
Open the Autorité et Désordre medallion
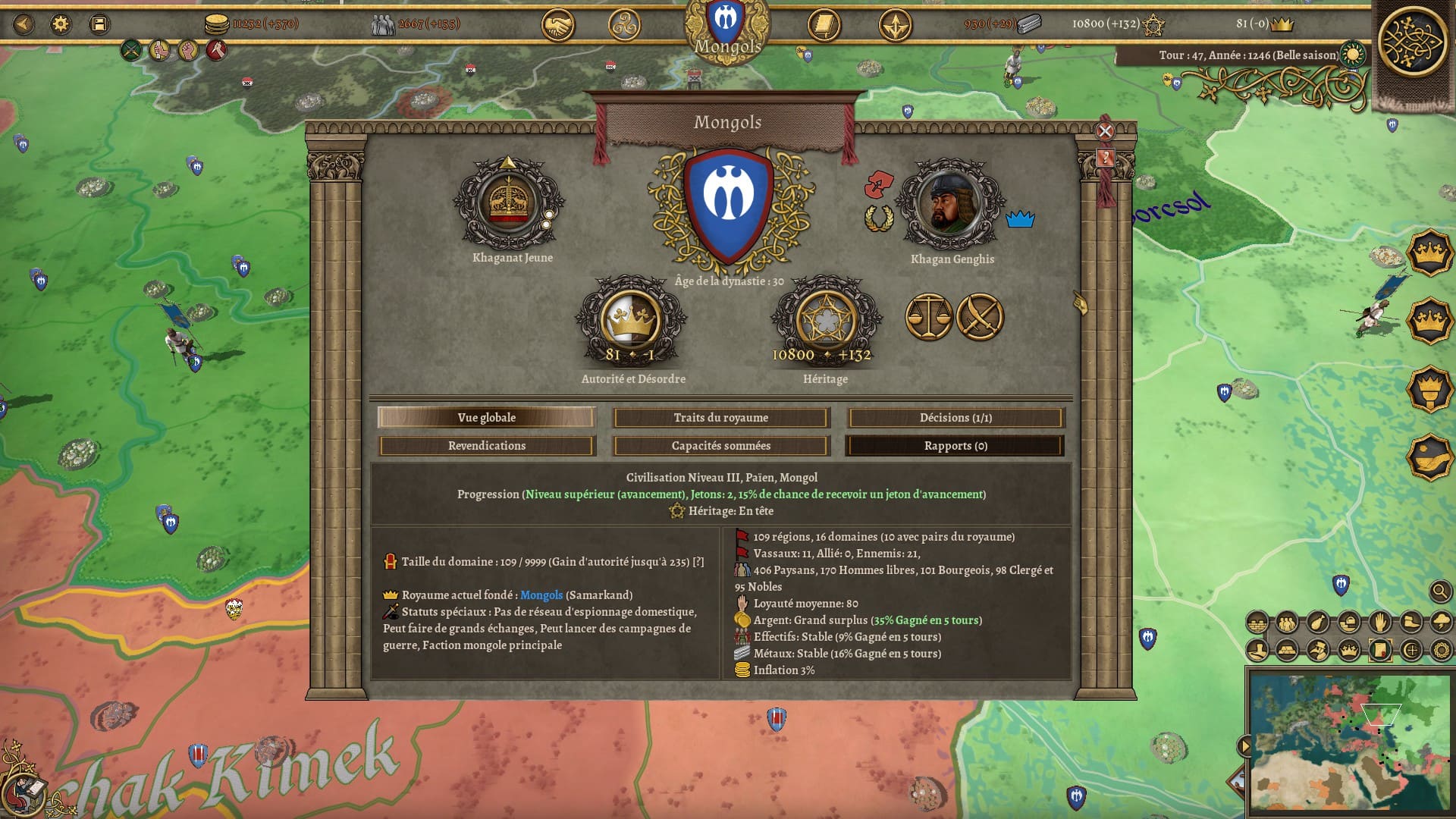[x=629, y=320]
